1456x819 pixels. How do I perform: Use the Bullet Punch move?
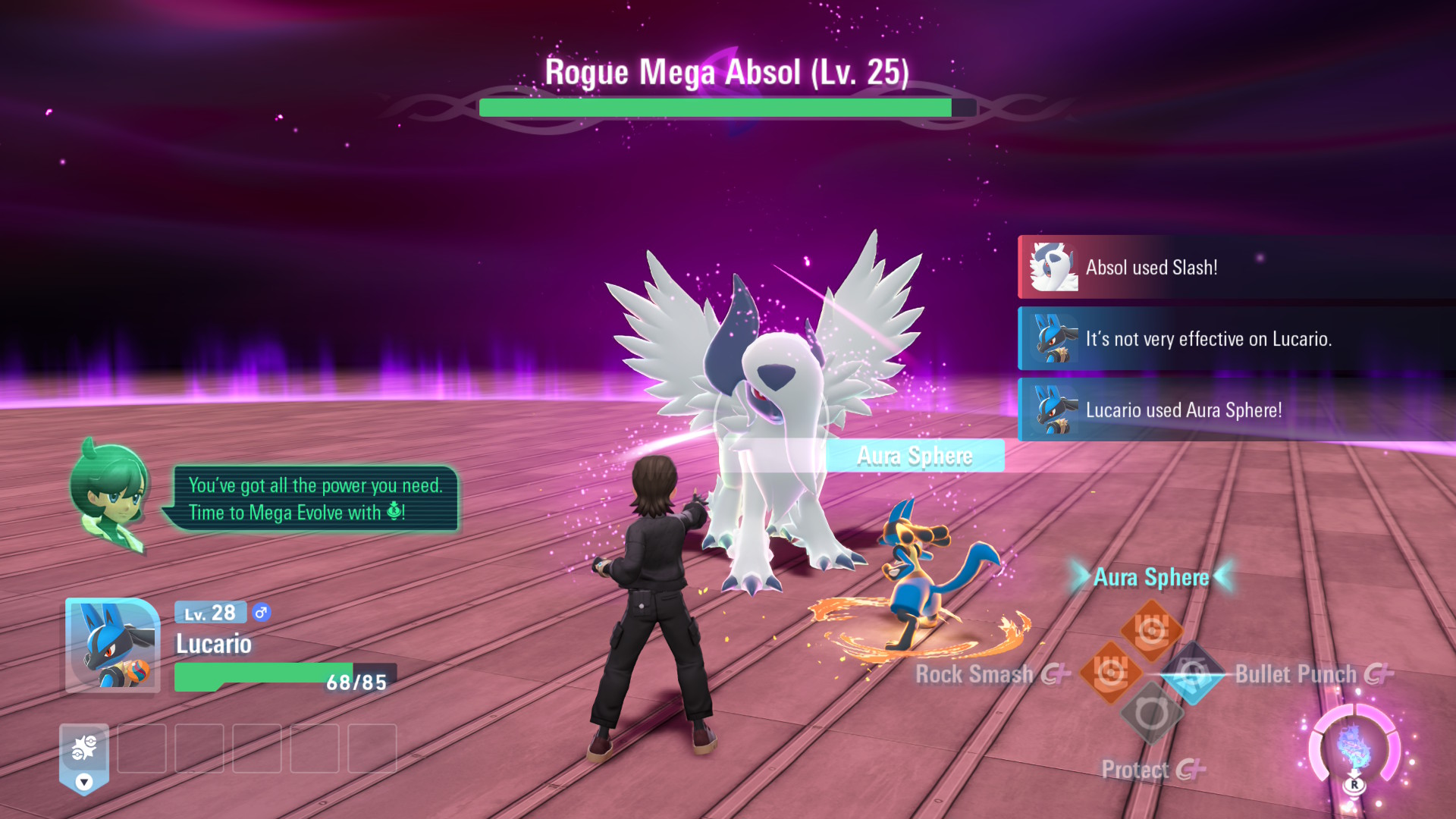[1193, 673]
